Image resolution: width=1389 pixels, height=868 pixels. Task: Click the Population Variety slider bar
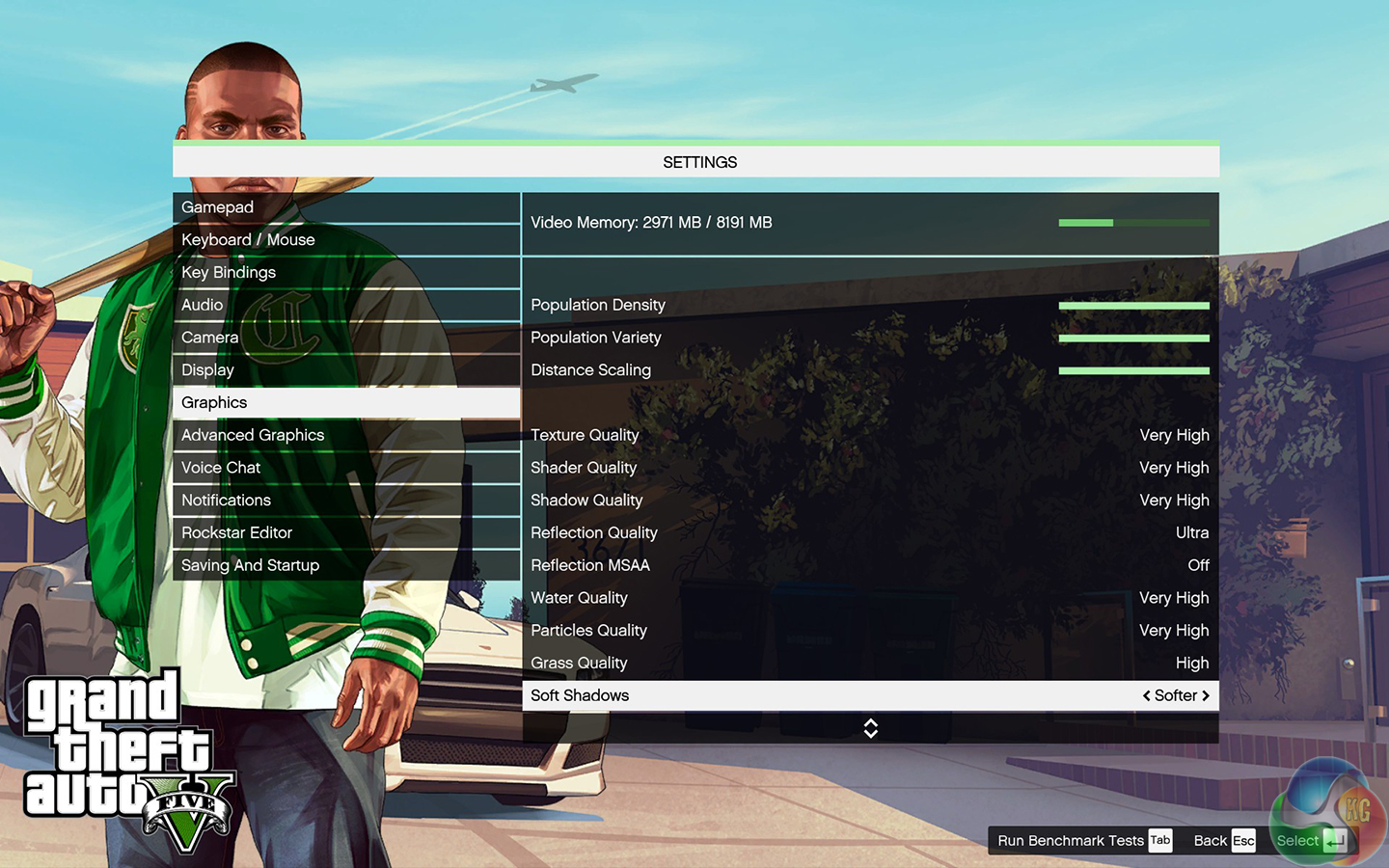[x=1133, y=339]
